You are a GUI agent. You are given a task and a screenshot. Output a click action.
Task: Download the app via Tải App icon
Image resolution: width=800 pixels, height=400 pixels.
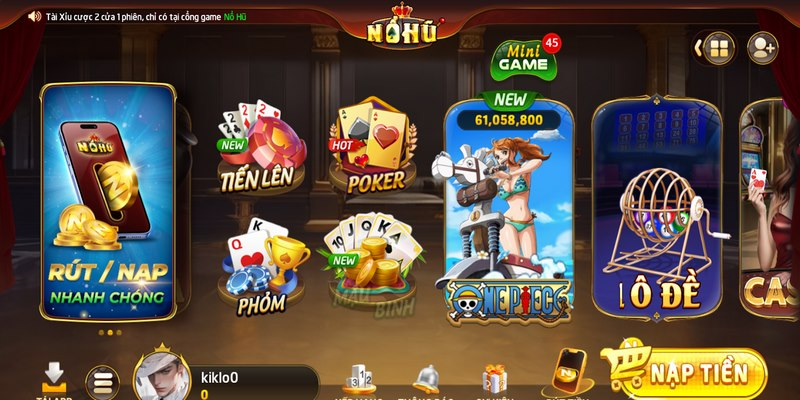[53, 380]
